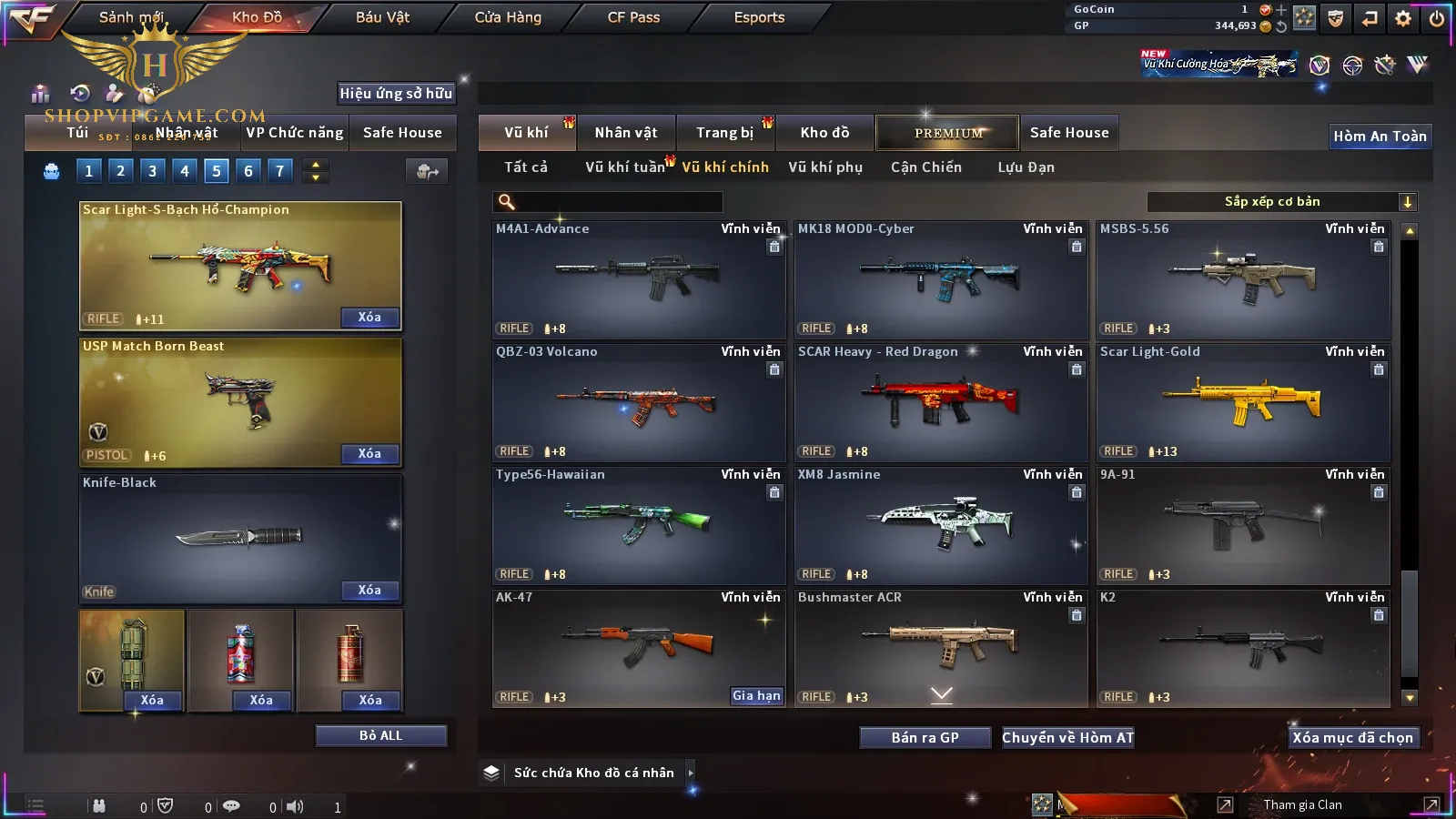1456x819 pixels.
Task: Switch to bag number 5
Action: click(217, 170)
